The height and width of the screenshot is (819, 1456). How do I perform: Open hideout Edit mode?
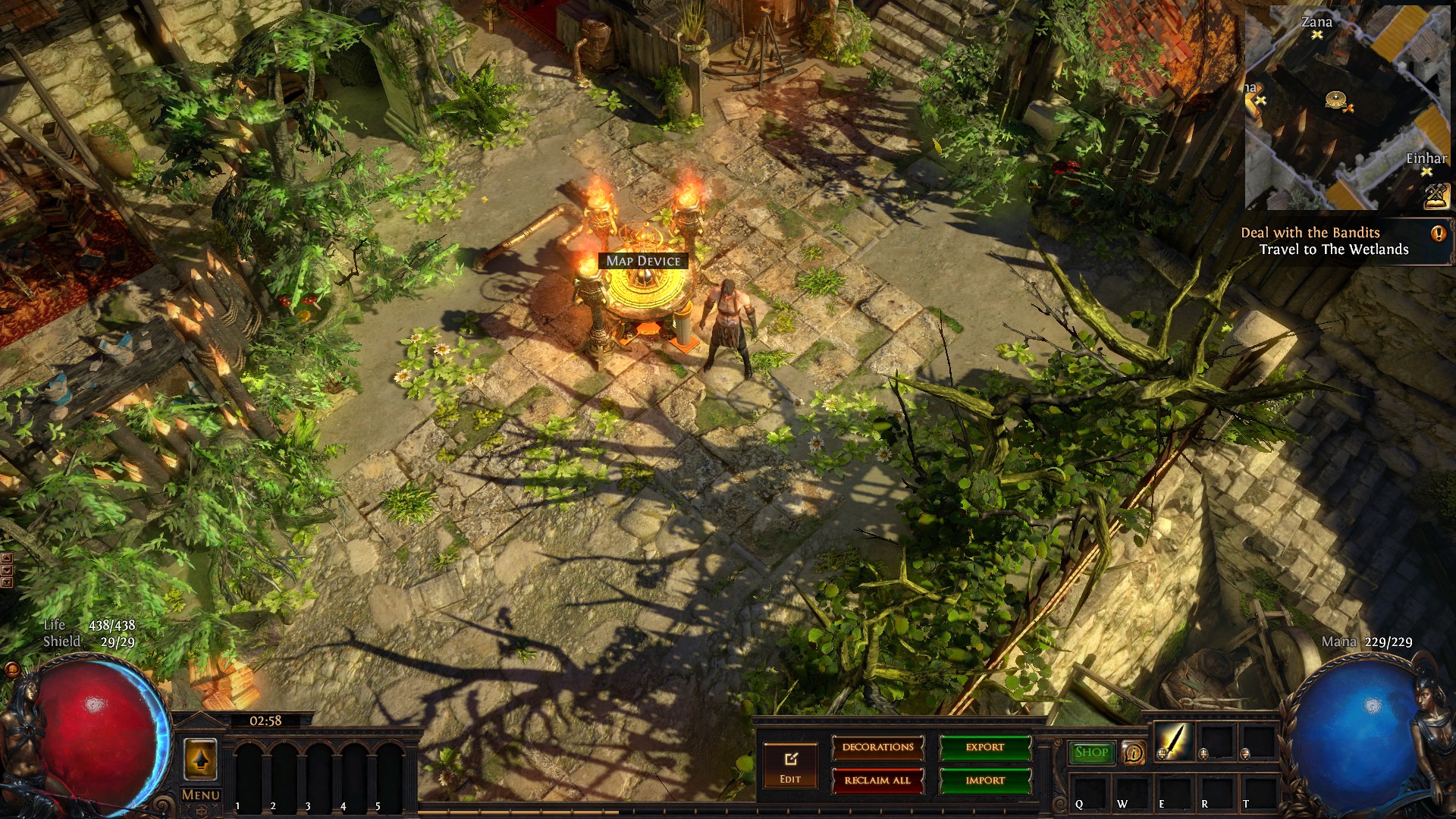790,764
